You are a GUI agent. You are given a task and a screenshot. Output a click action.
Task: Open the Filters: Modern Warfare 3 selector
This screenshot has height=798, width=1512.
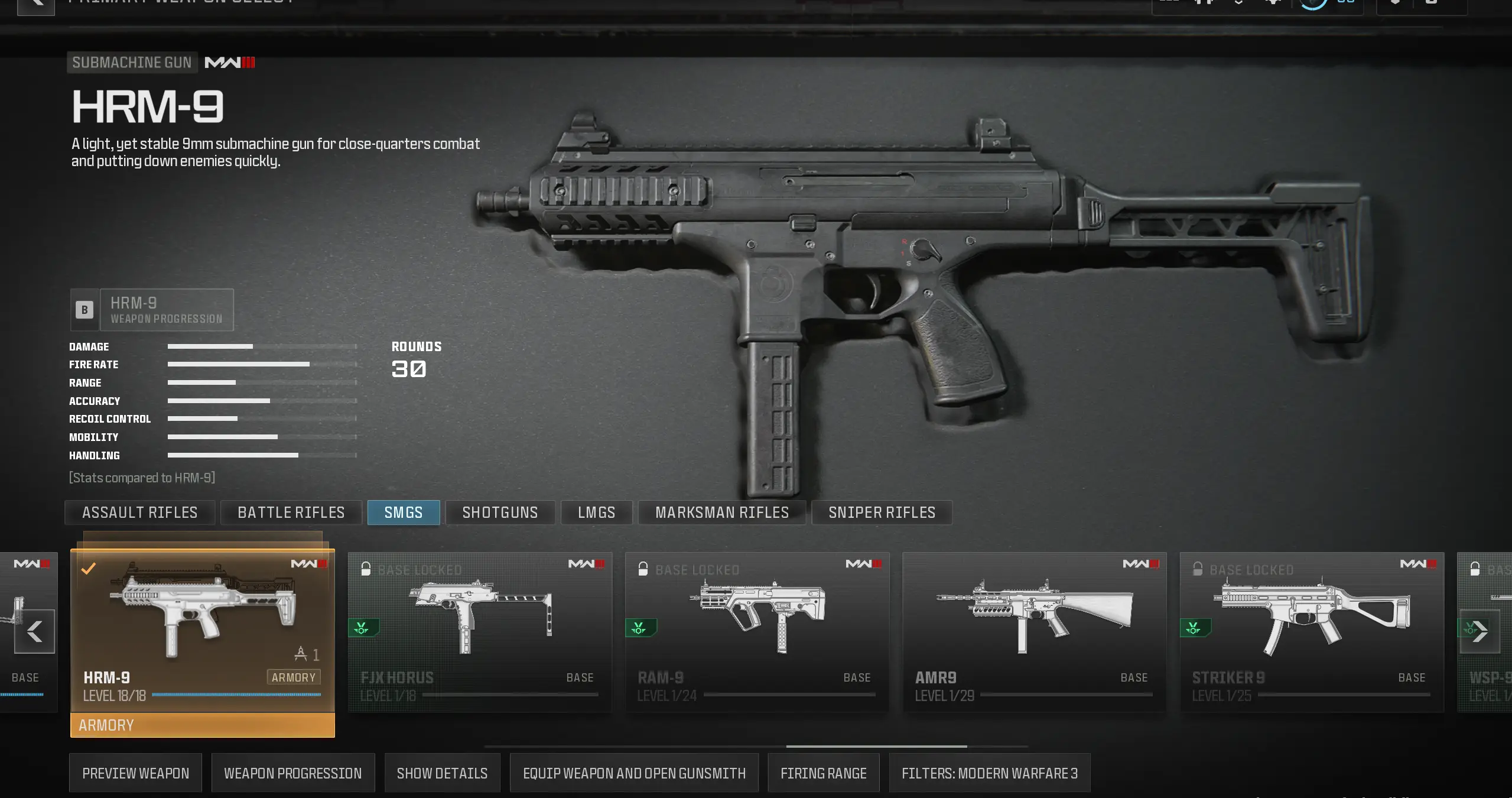(990, 773)
